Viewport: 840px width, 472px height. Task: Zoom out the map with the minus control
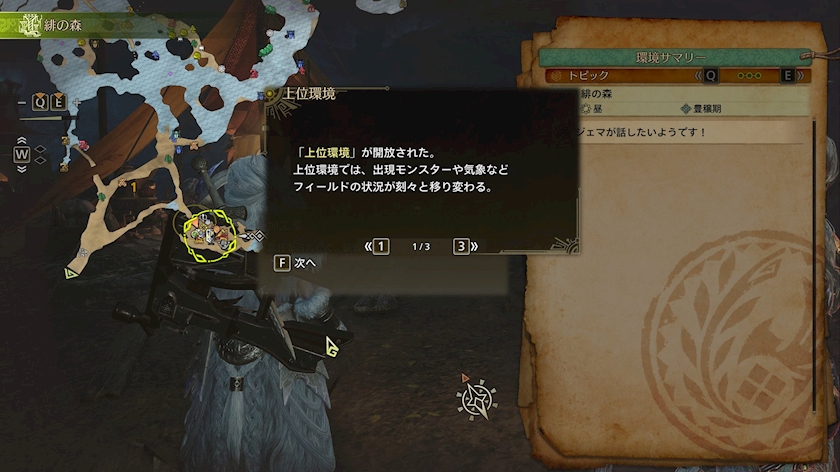coord(23,101)
